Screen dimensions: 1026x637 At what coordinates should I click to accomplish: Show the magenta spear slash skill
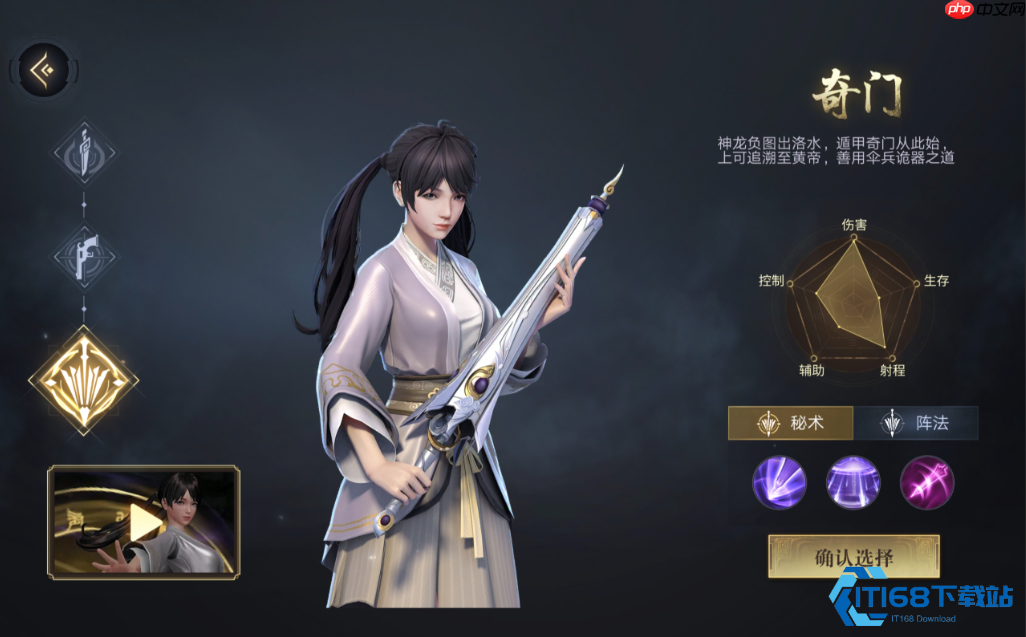(927, 482)
